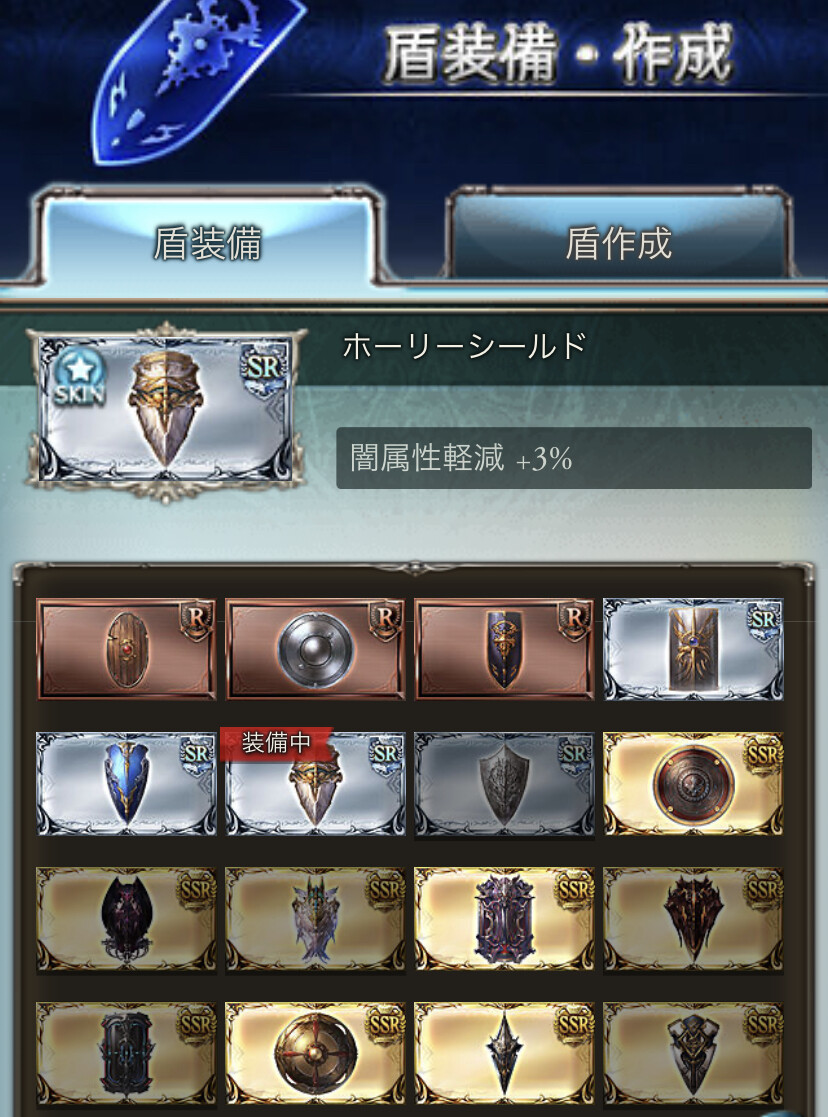Select the SSR pale silver-teal shield
This screenshot has height=1117, width=828.
click(x=315, y=918)
